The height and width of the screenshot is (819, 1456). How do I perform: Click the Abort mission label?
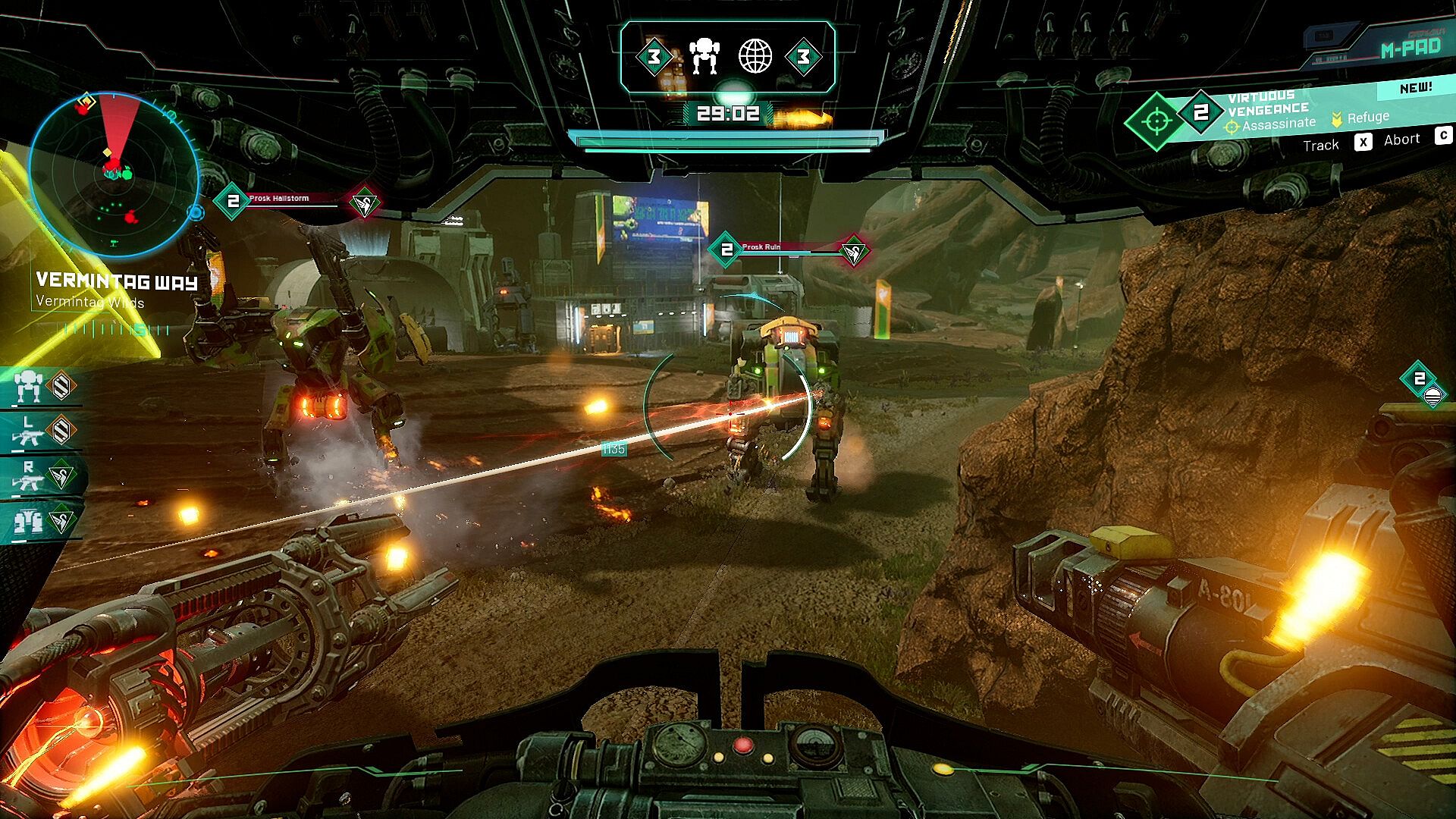click(1401, 140)
